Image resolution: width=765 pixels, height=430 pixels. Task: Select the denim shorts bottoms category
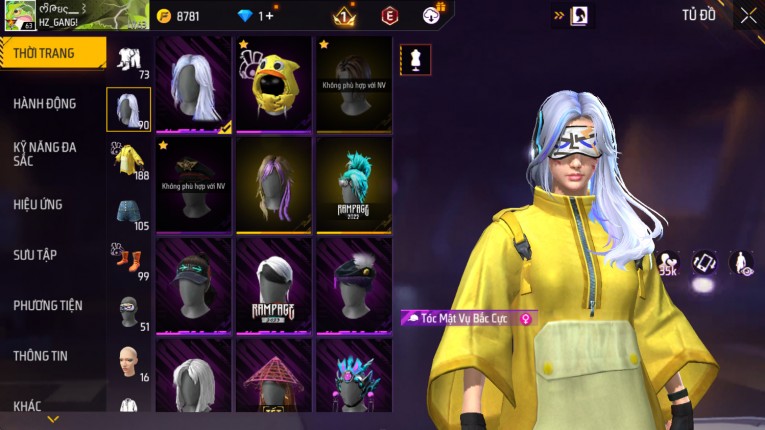click(x=129, y=210)
